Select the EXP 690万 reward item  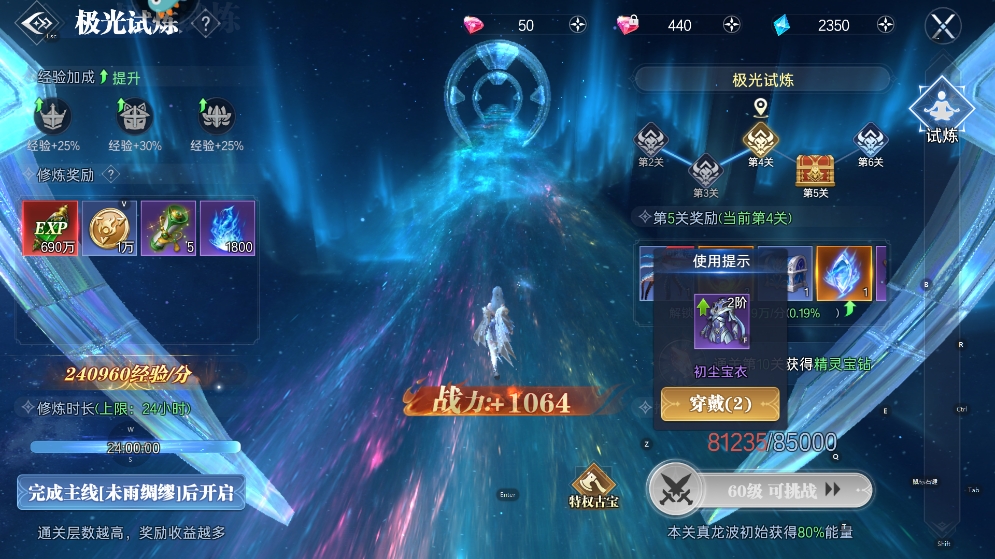pyautogui.click(x=50, y=228)
